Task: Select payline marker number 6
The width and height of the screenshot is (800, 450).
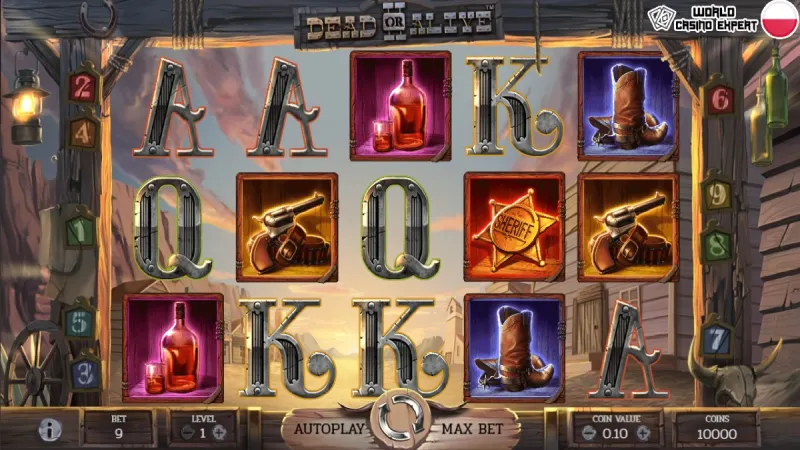Action: click(718, 99)
